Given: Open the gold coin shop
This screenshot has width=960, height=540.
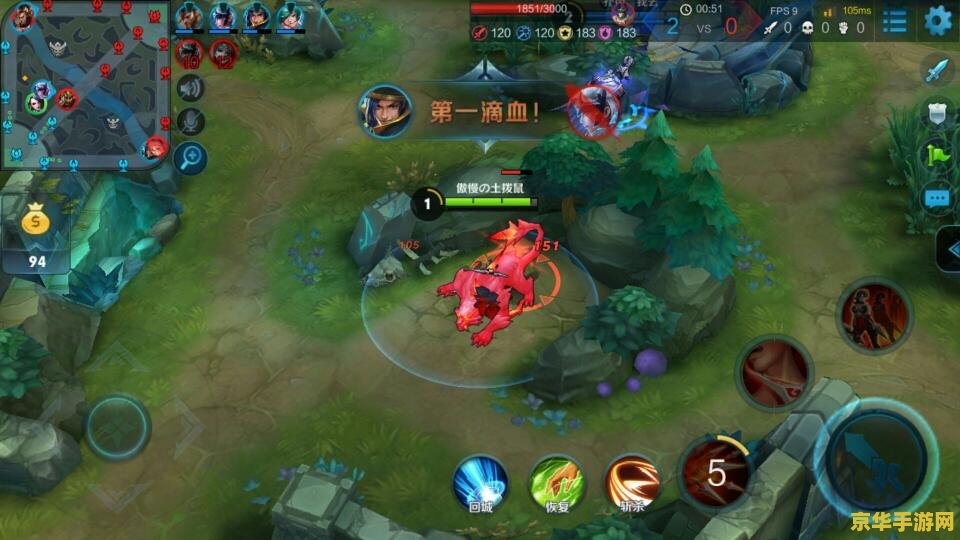Looking at the screenshot, I should [35, 232].
